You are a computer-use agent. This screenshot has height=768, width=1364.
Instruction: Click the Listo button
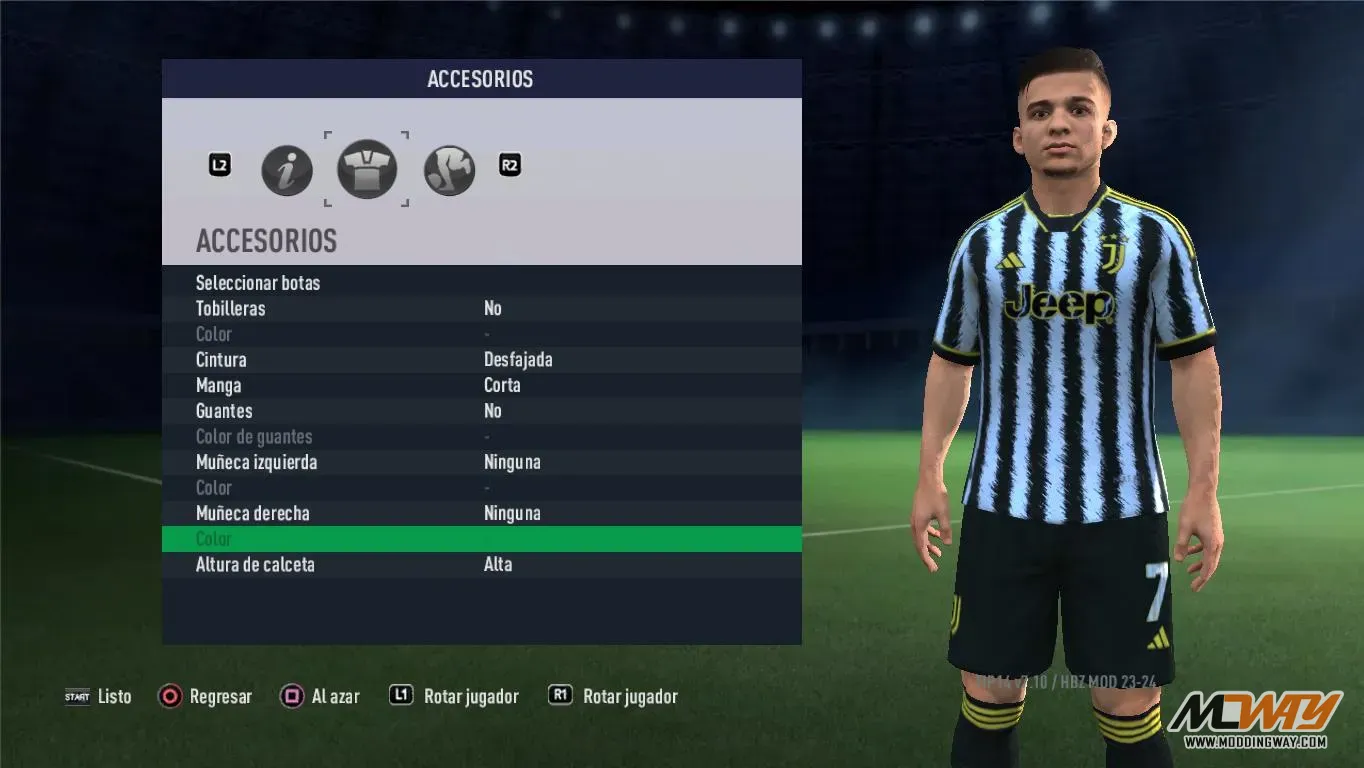[99, 697]
